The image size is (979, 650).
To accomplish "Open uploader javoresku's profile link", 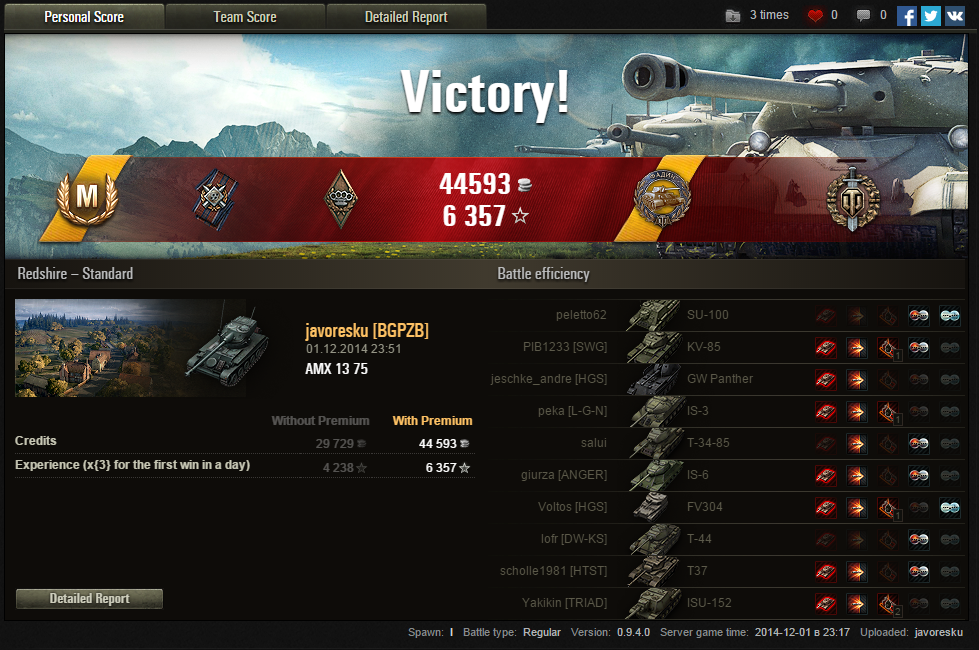I will pos(938,633).
